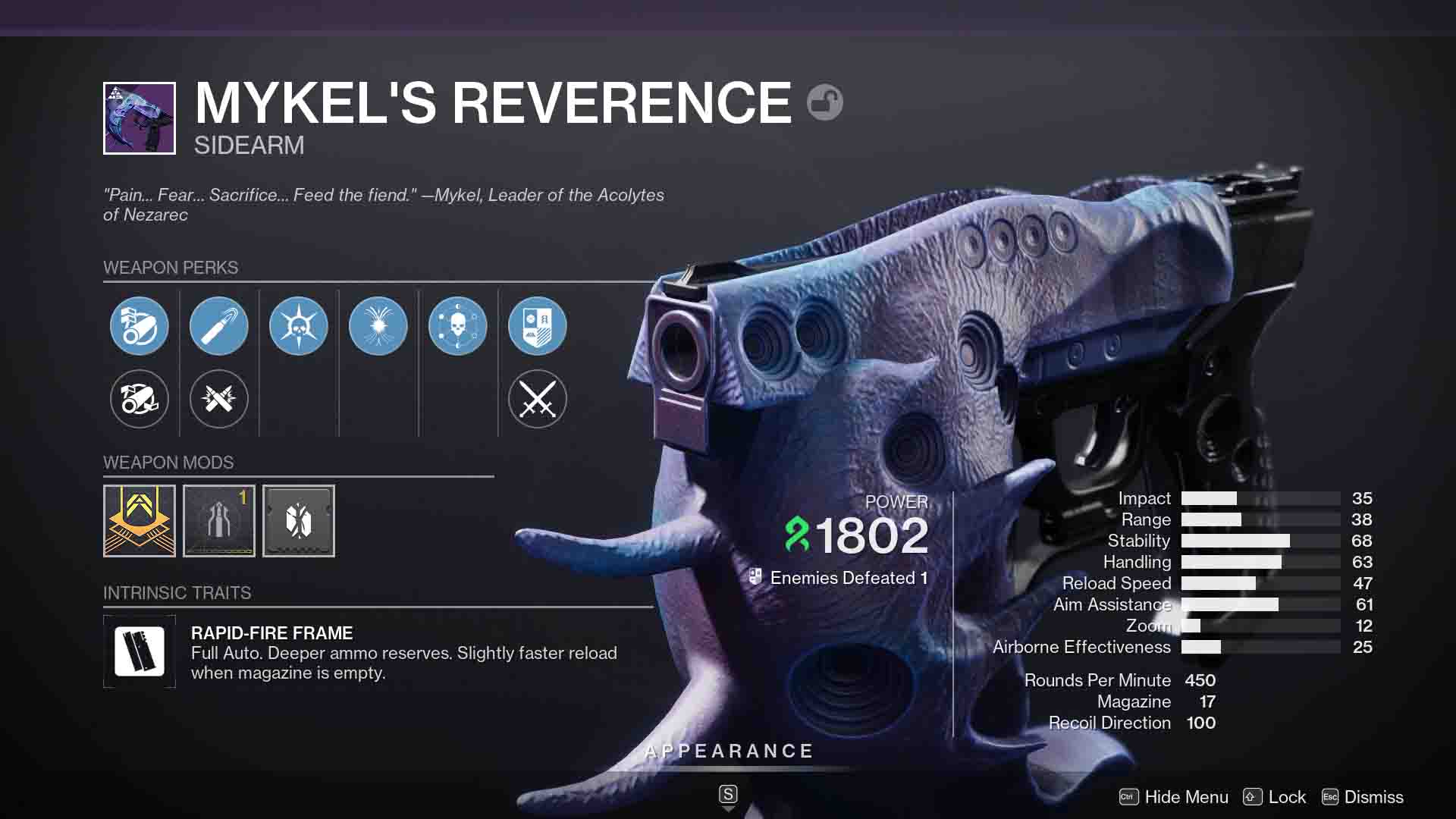Viewport: 1456px width, 819px height.
Task: Open the kill tracker mod socket
Action: point(299,520)
